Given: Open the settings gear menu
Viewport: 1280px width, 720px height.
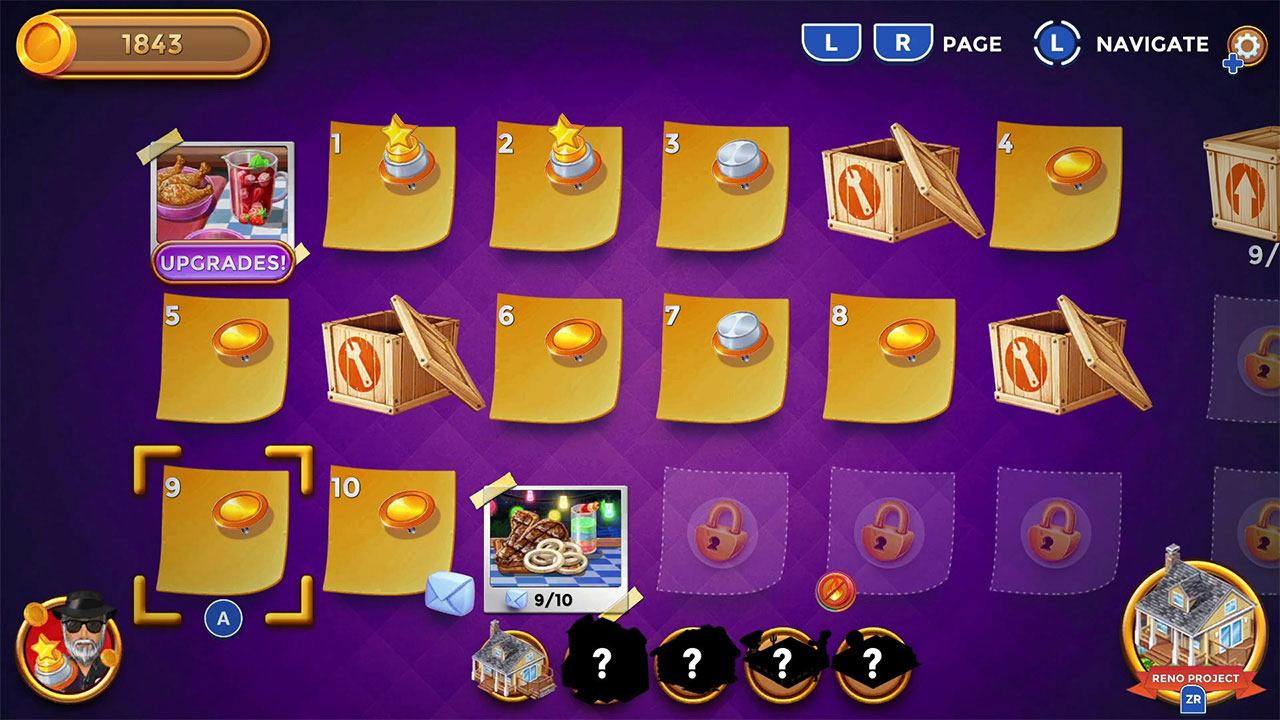Looking at the screenshot, I should pos(1247,45).
